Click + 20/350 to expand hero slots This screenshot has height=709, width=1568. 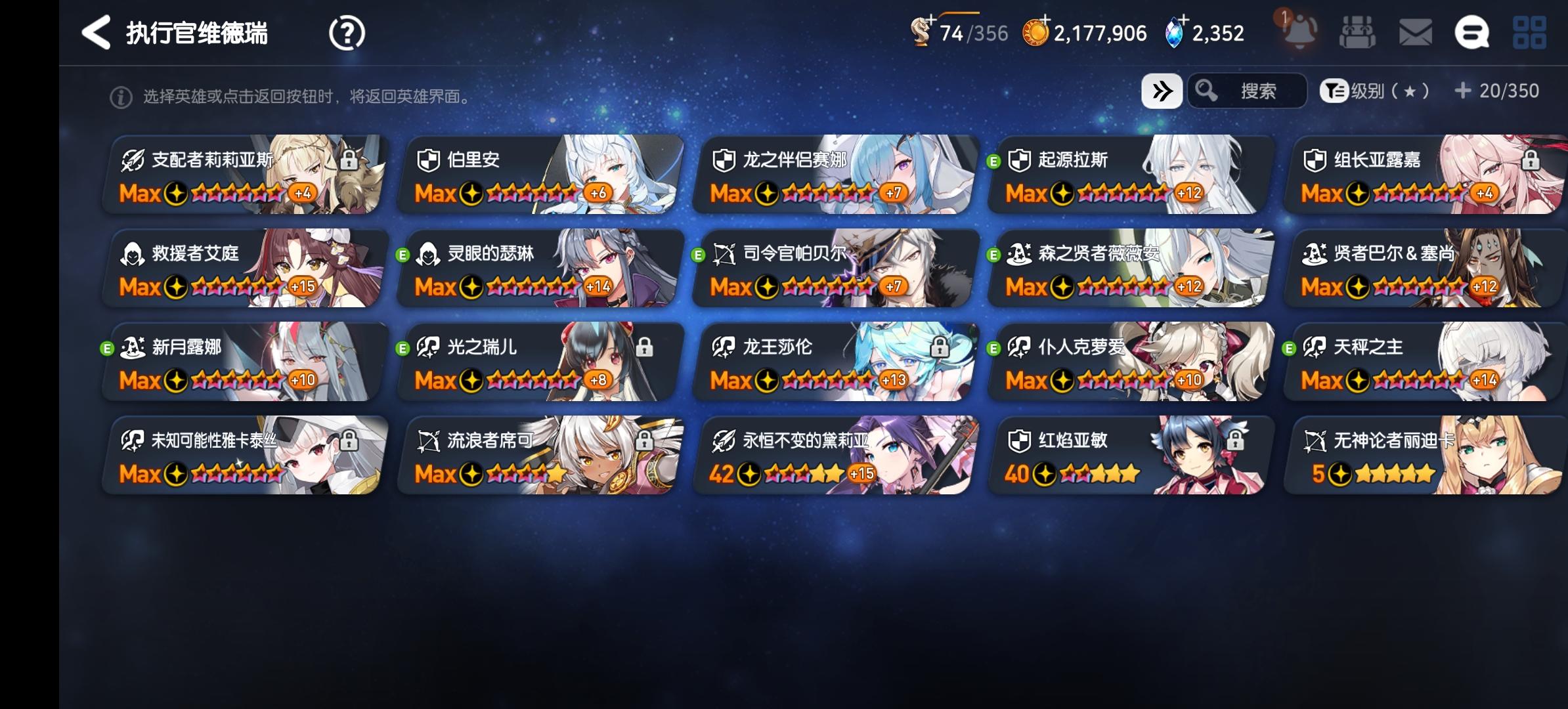click(1497, 91)
